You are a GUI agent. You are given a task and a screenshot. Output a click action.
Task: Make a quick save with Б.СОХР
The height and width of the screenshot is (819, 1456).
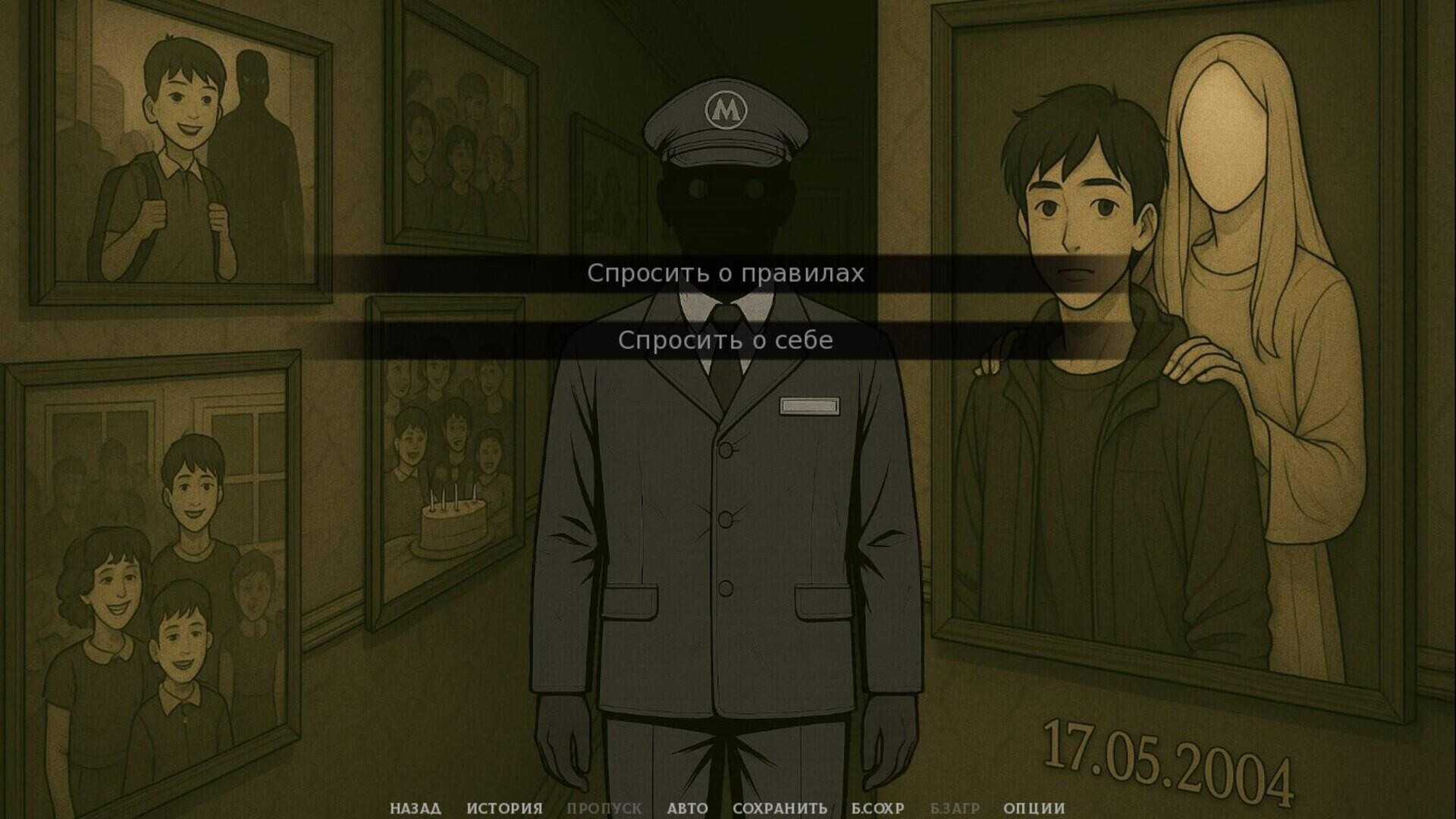[x=876, y=808]
